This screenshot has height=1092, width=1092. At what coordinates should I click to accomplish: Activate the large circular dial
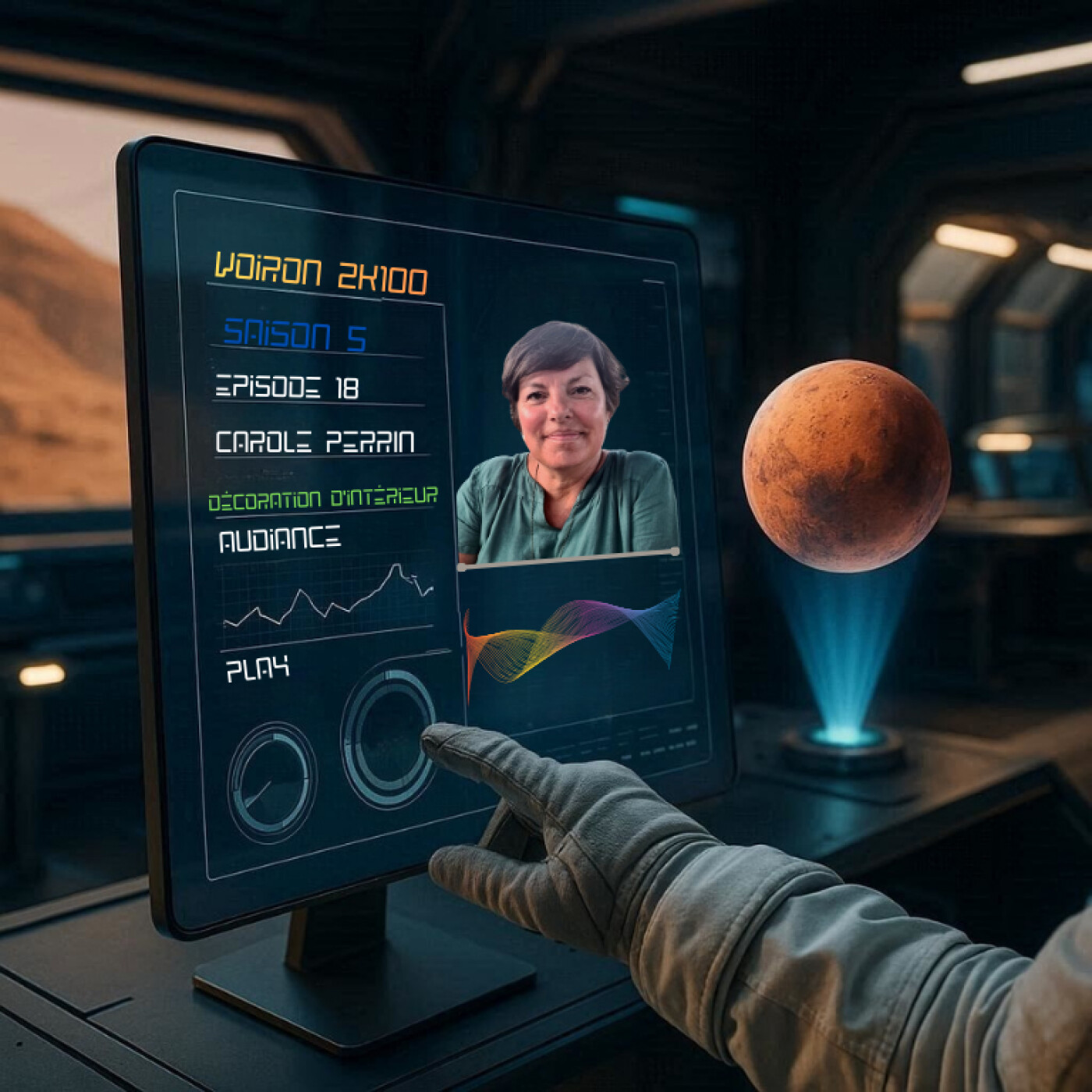coord(388,737)
